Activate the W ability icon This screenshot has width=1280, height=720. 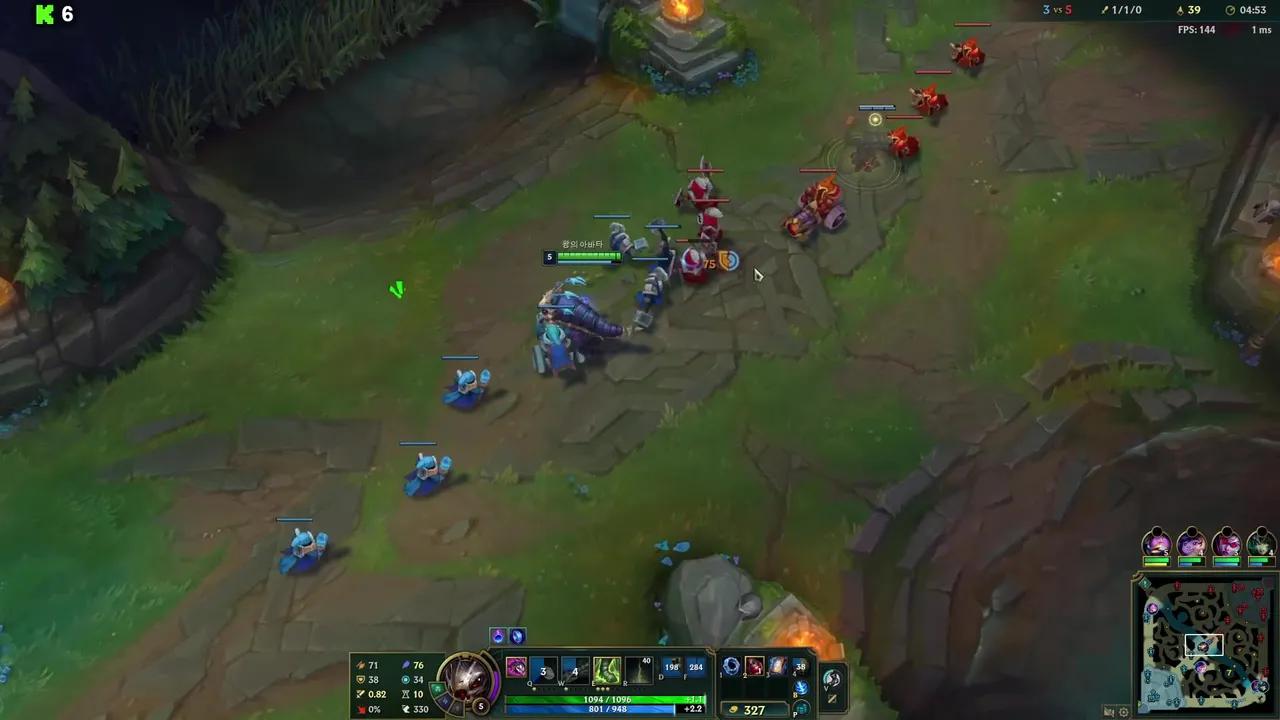(578, 671)
